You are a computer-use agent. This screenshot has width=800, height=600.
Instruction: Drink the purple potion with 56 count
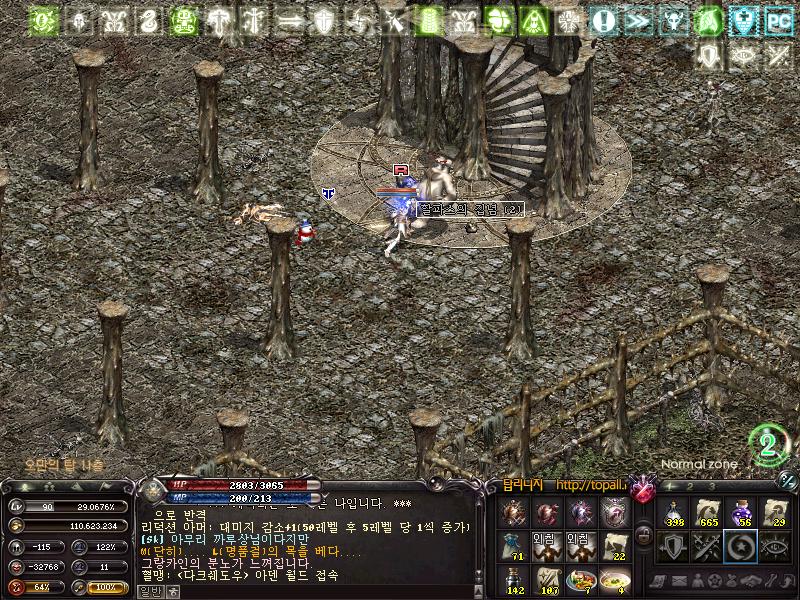point(742,514)
